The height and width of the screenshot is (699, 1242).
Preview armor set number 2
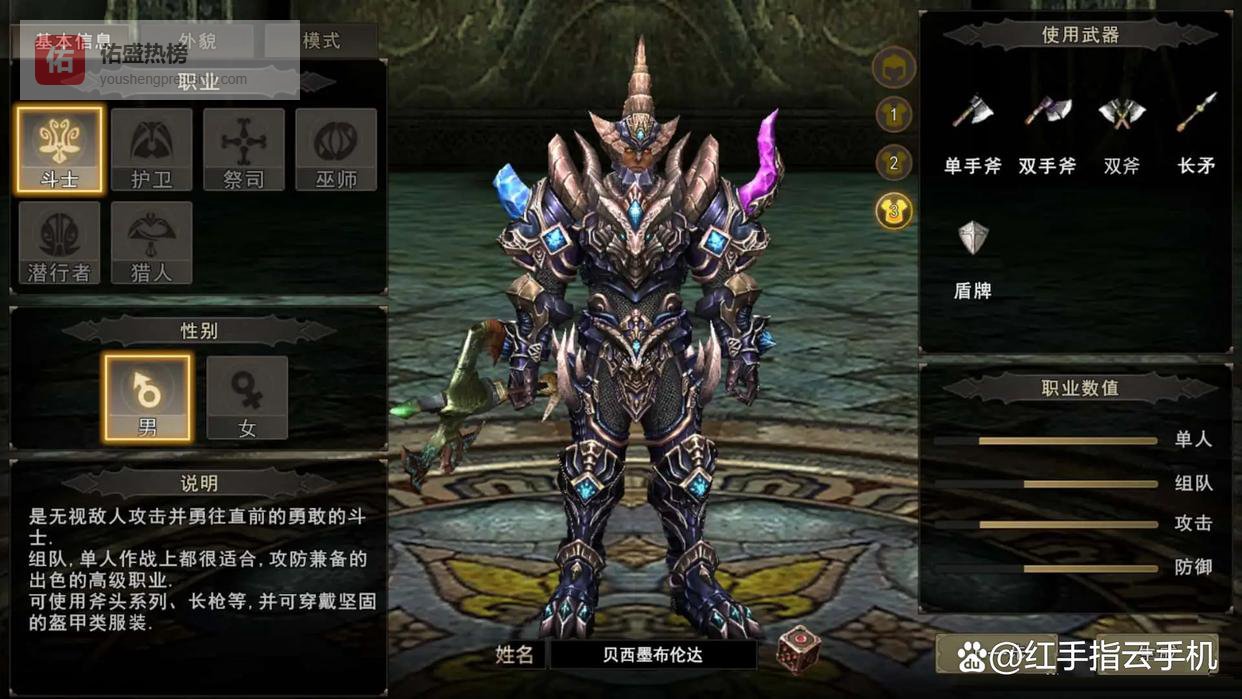[x=894, y=162]
